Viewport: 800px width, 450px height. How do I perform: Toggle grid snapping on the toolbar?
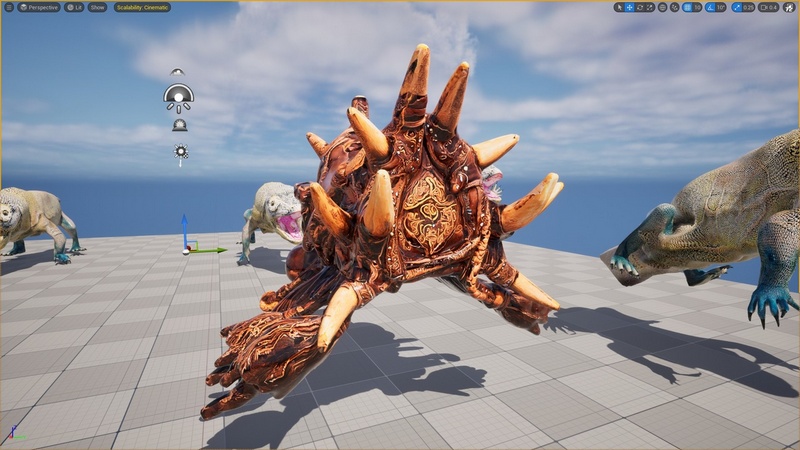[687, 7]
